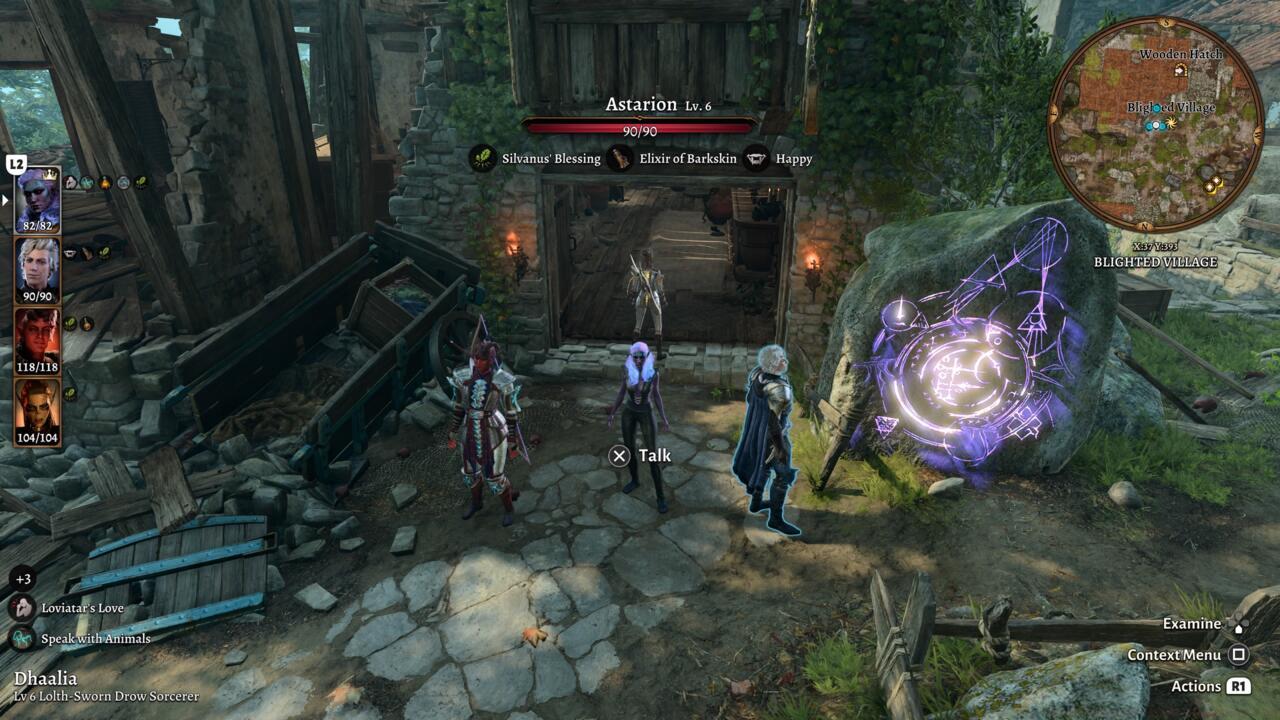Expand the +3 extra conditions badge
Image resolution: width=1280 pixels, height=720 pixels.
[22, 579]
